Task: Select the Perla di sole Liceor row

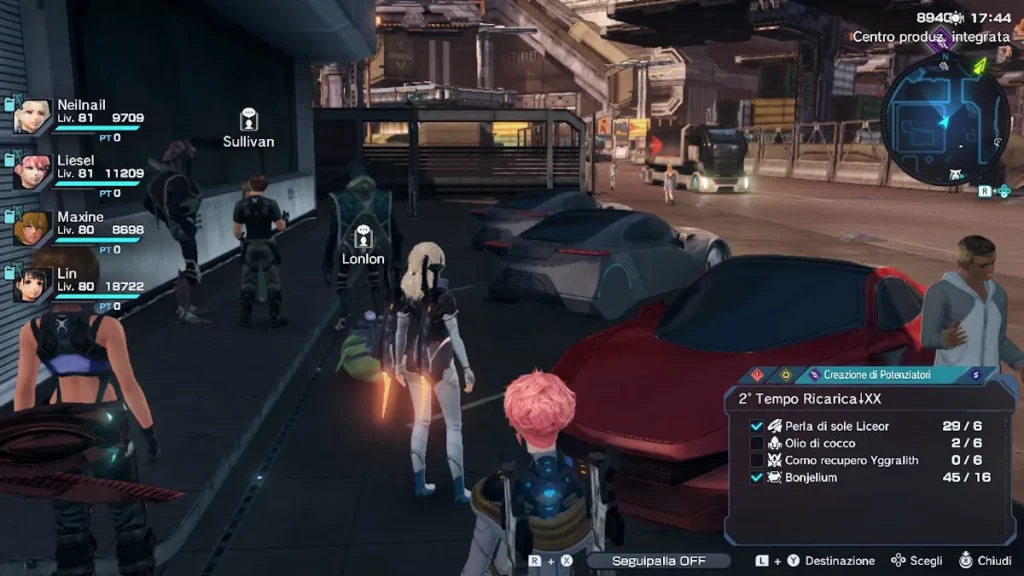Action: click(x=868, y=426)
